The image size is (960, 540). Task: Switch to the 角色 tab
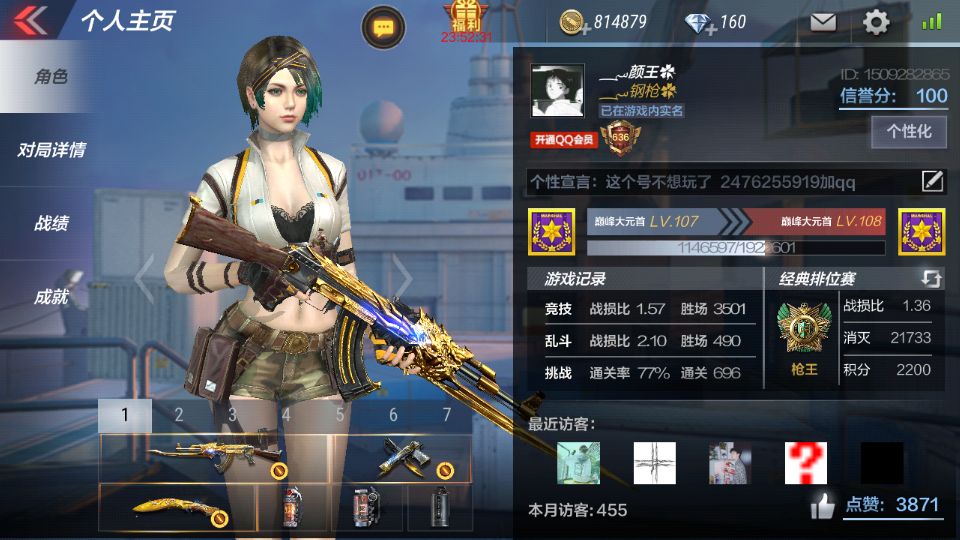tap(50, 77)
